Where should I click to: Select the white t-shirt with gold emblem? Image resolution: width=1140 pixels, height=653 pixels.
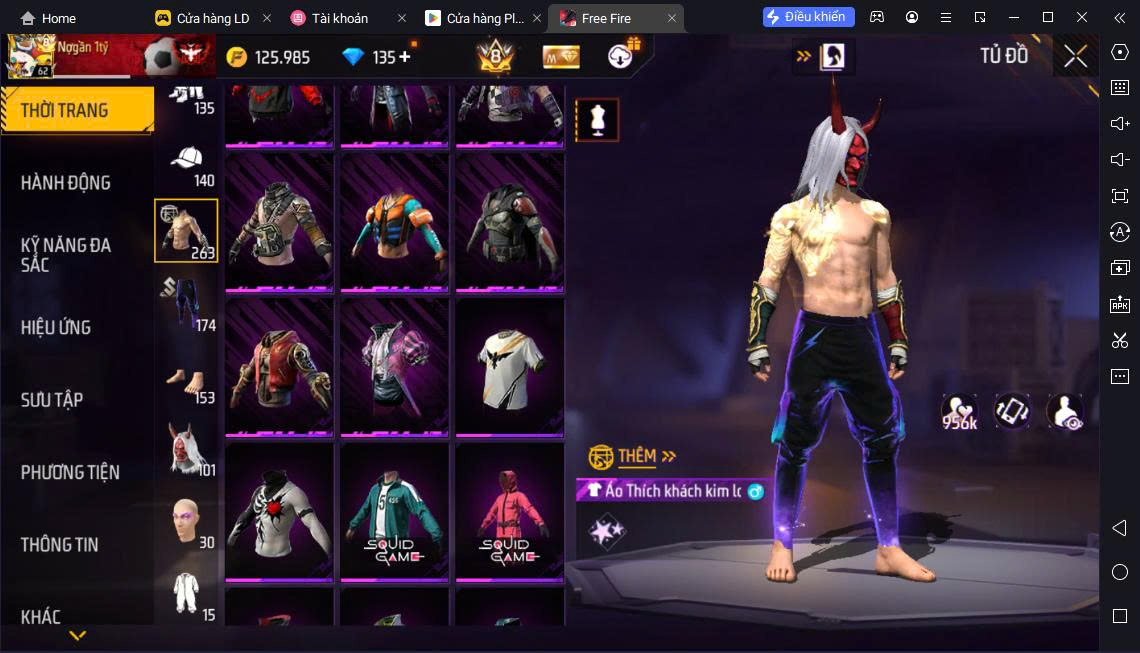coord(509,367)
